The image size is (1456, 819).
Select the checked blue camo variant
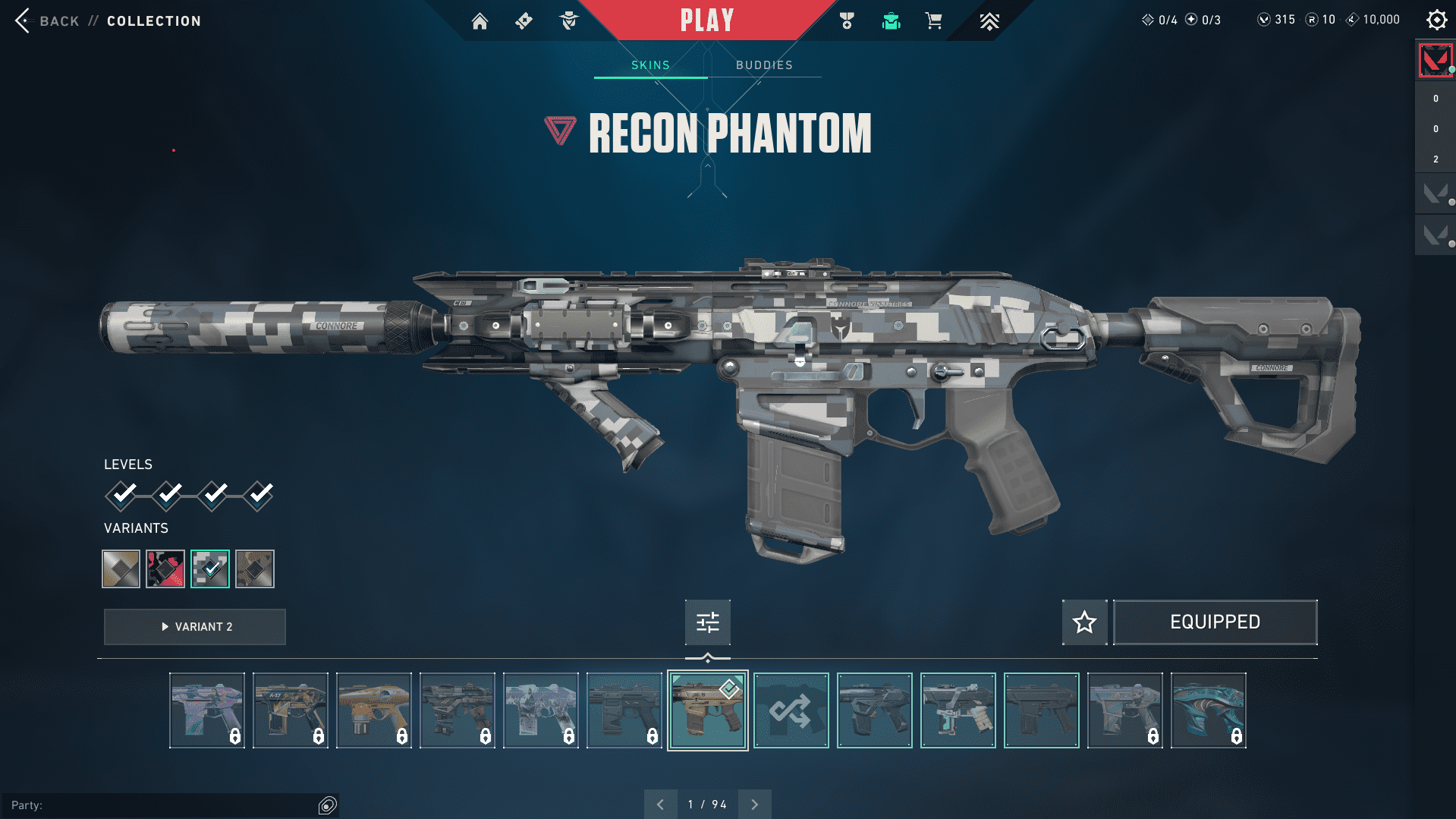pos(210,569)
